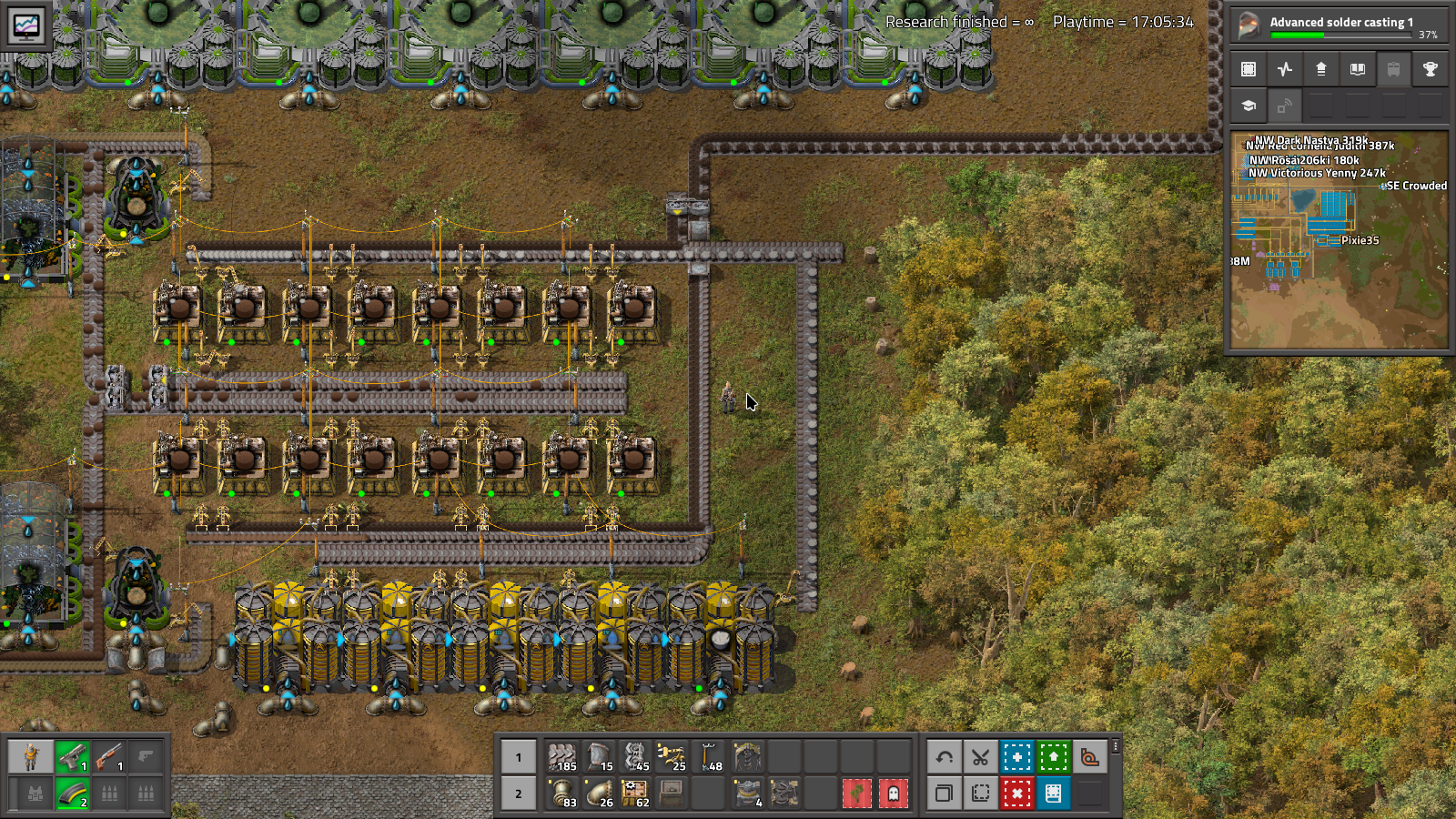
Task: Select the inserter slot showing 25
Action: (672, 757)
